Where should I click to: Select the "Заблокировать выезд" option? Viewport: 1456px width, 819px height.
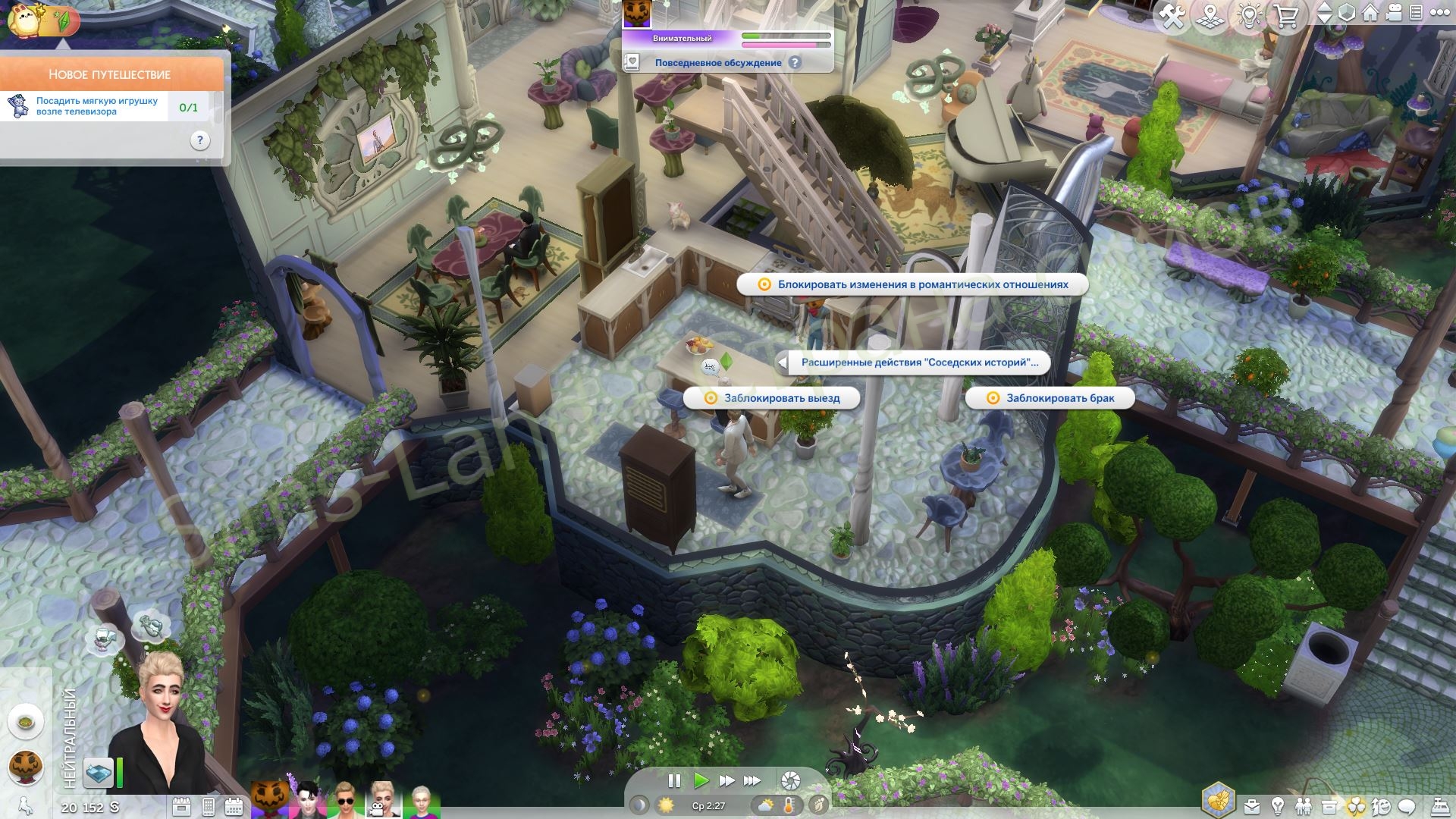[772, 398]
